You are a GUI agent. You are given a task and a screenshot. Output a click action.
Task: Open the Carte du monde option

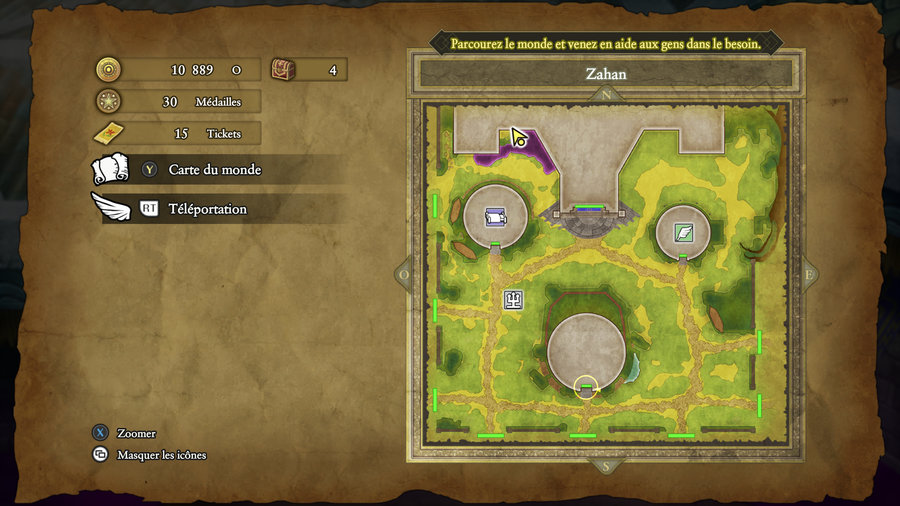click(214, 170)
